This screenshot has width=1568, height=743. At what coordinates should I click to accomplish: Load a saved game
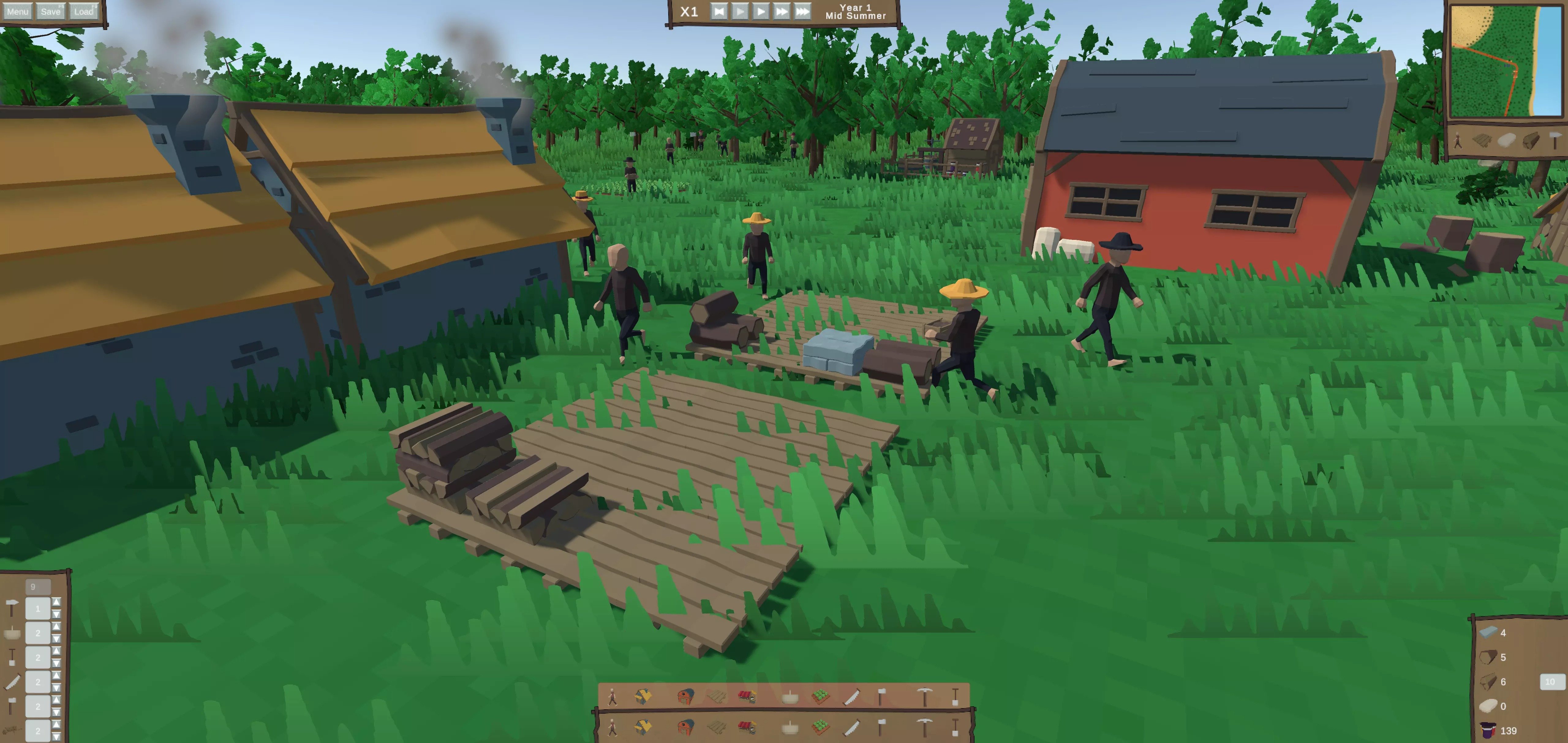(x=83, y=12)
